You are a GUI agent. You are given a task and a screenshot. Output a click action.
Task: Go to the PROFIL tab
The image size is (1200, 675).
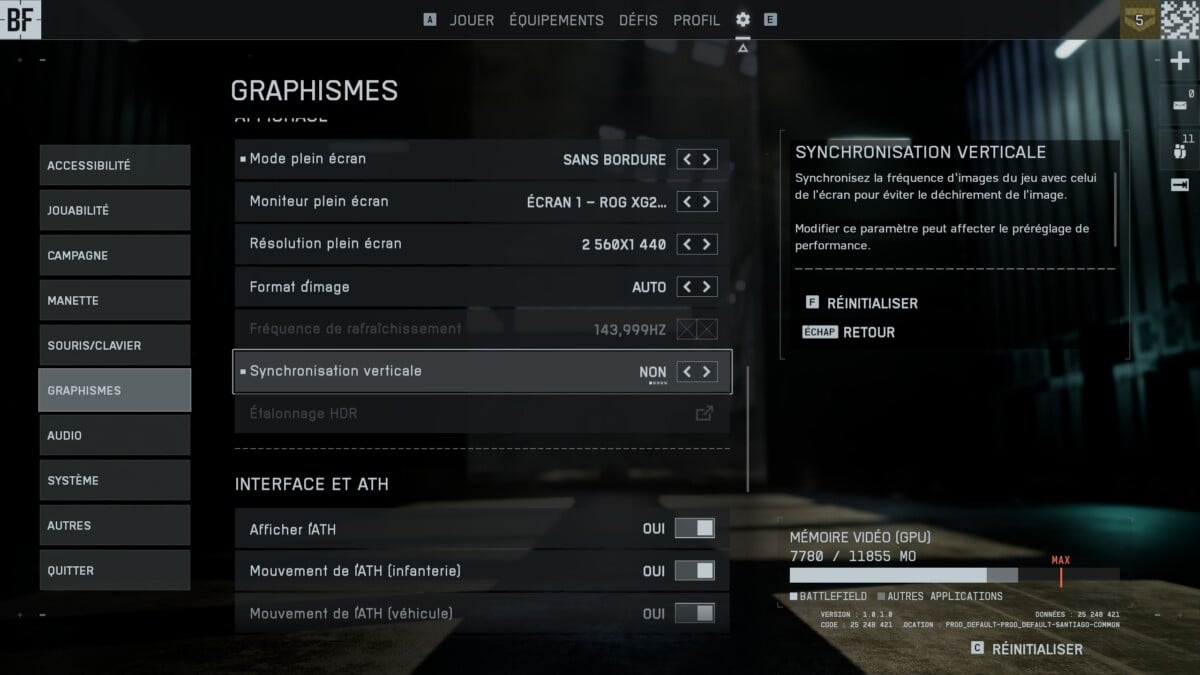point(696,20)
